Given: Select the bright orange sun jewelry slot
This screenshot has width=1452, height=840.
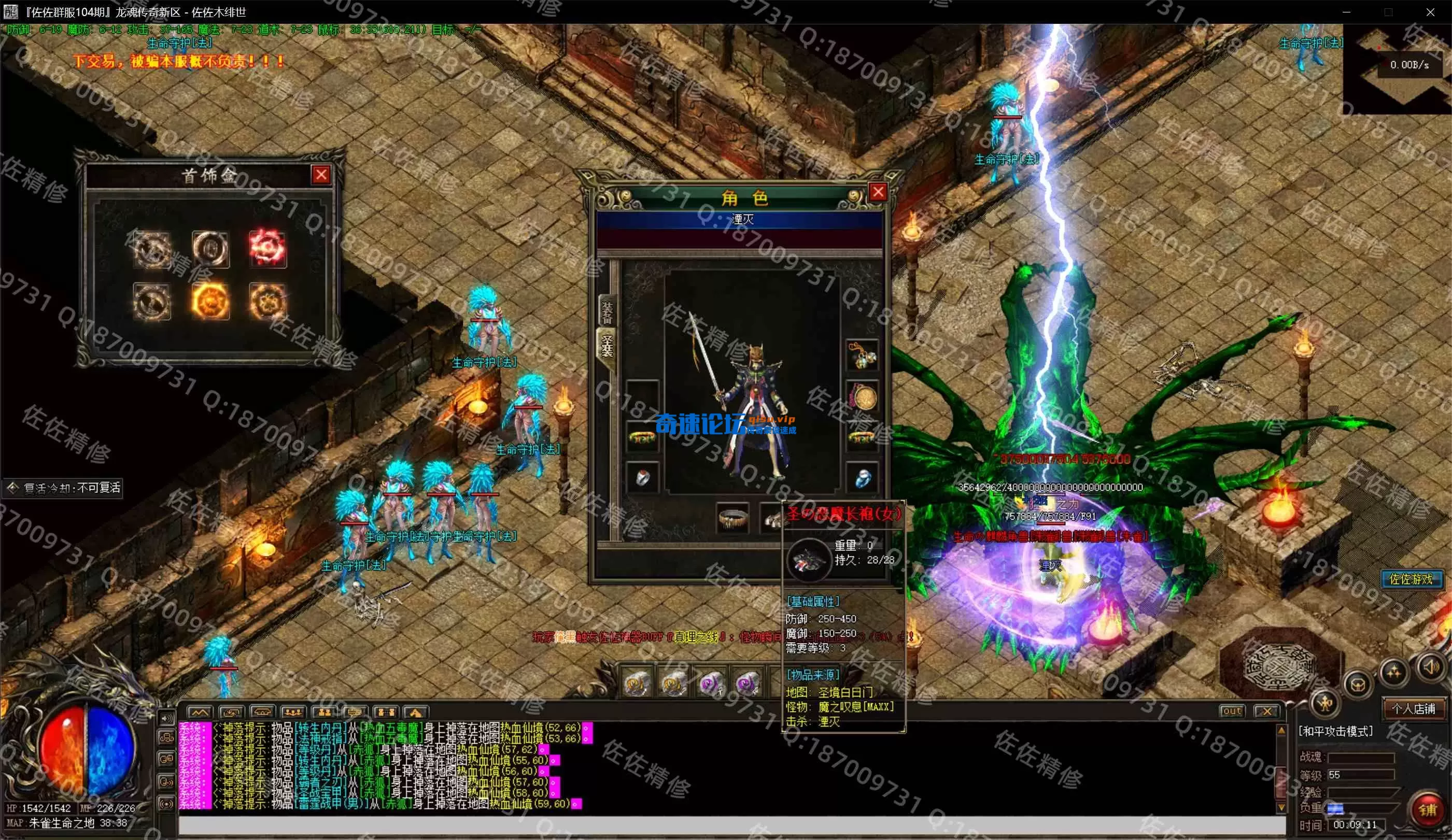Looking at the screenshot, I should 210,301.
